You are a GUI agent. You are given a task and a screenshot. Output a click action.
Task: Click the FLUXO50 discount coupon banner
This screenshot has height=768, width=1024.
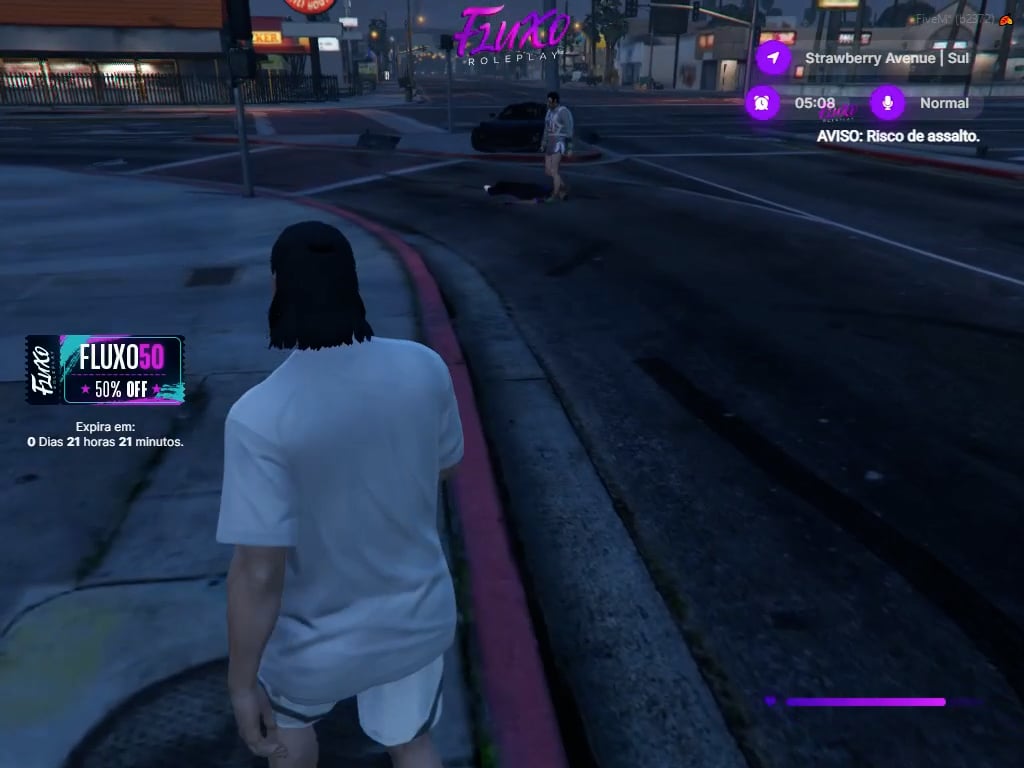click(105, 369)
